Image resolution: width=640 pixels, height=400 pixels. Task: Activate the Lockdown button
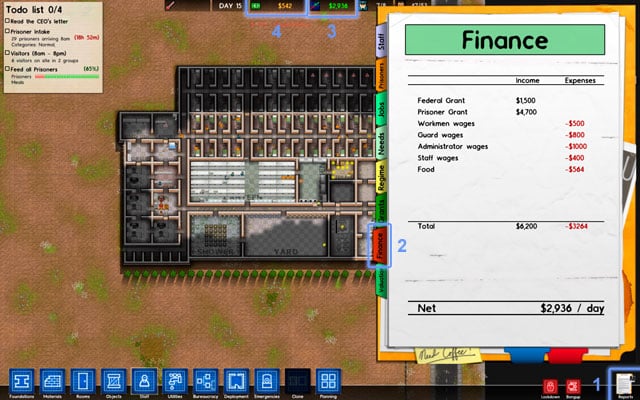pos(550,385)
